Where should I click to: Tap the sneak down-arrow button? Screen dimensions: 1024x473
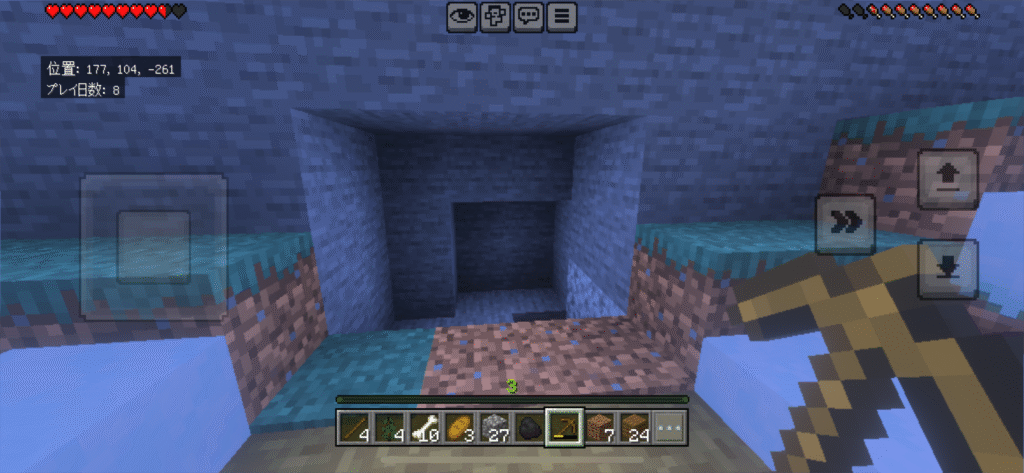[x=947, y=267]
